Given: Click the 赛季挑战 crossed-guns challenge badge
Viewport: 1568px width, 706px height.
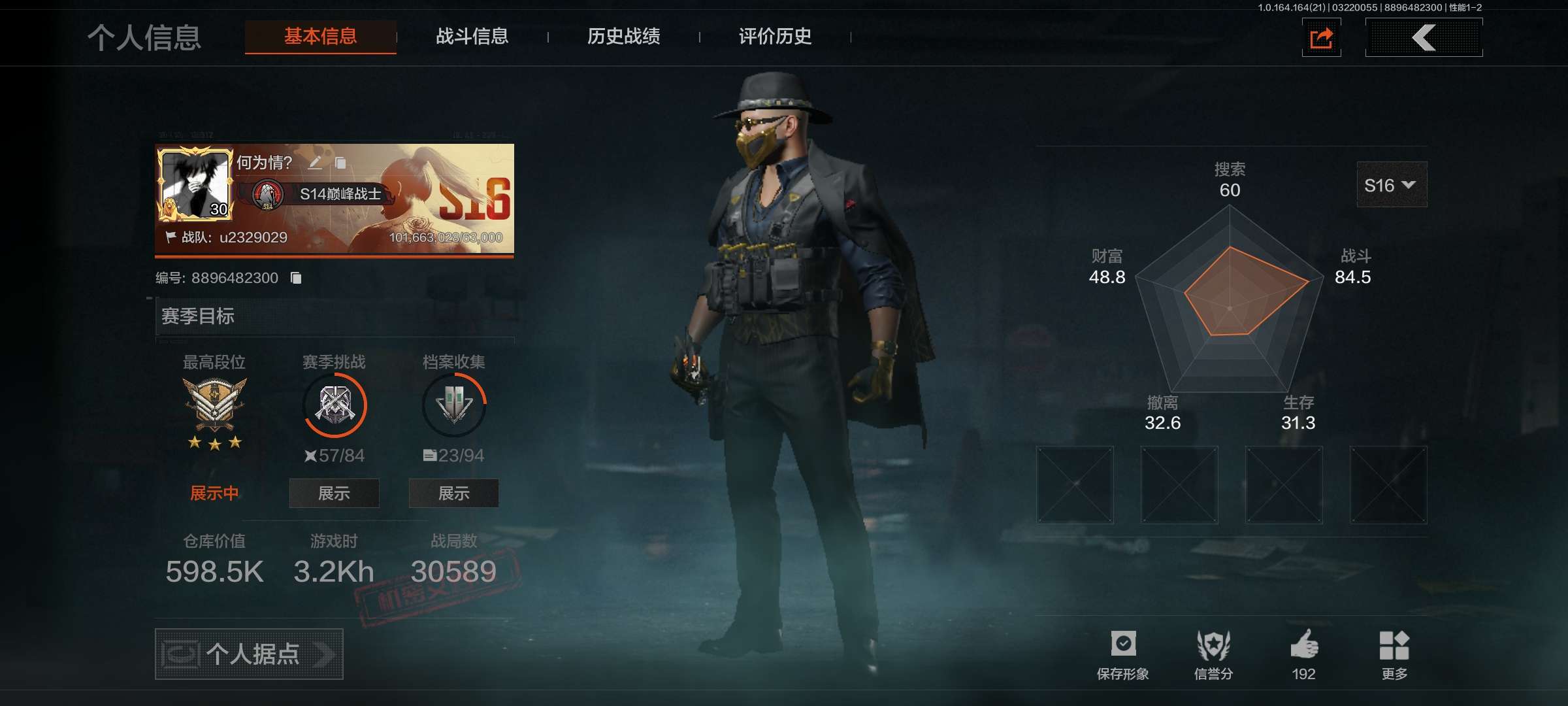Looking at the screenshot, I should point(333,405).
